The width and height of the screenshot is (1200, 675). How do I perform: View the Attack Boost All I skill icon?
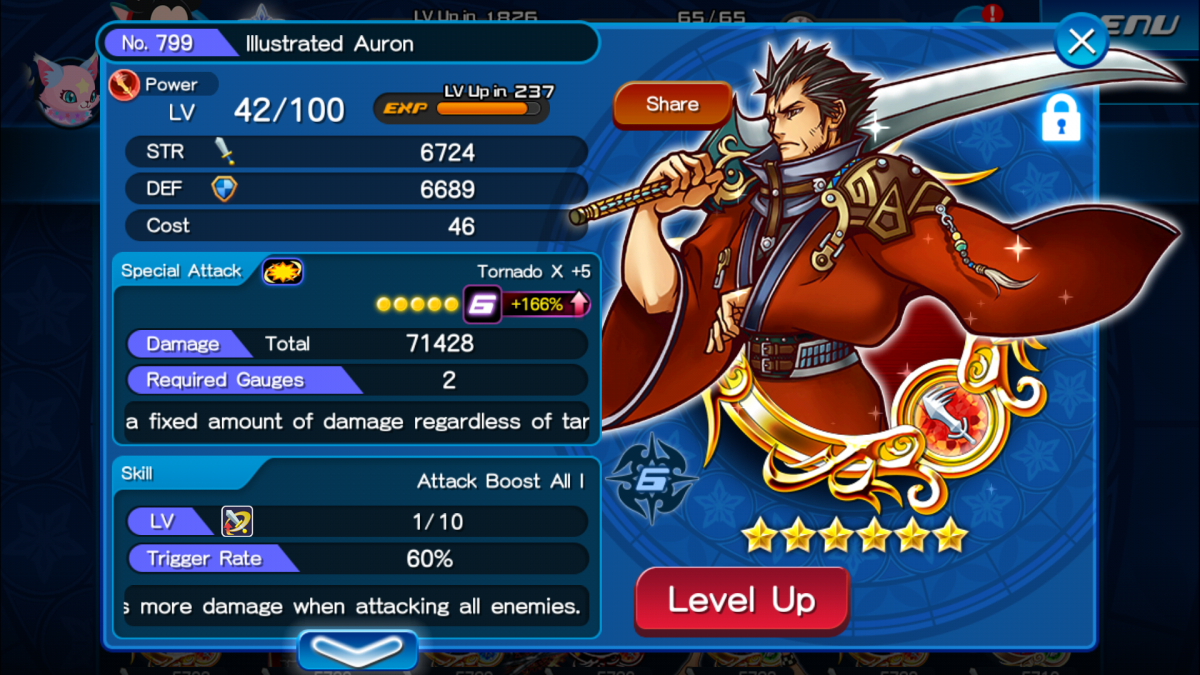(x=237, y=521)
